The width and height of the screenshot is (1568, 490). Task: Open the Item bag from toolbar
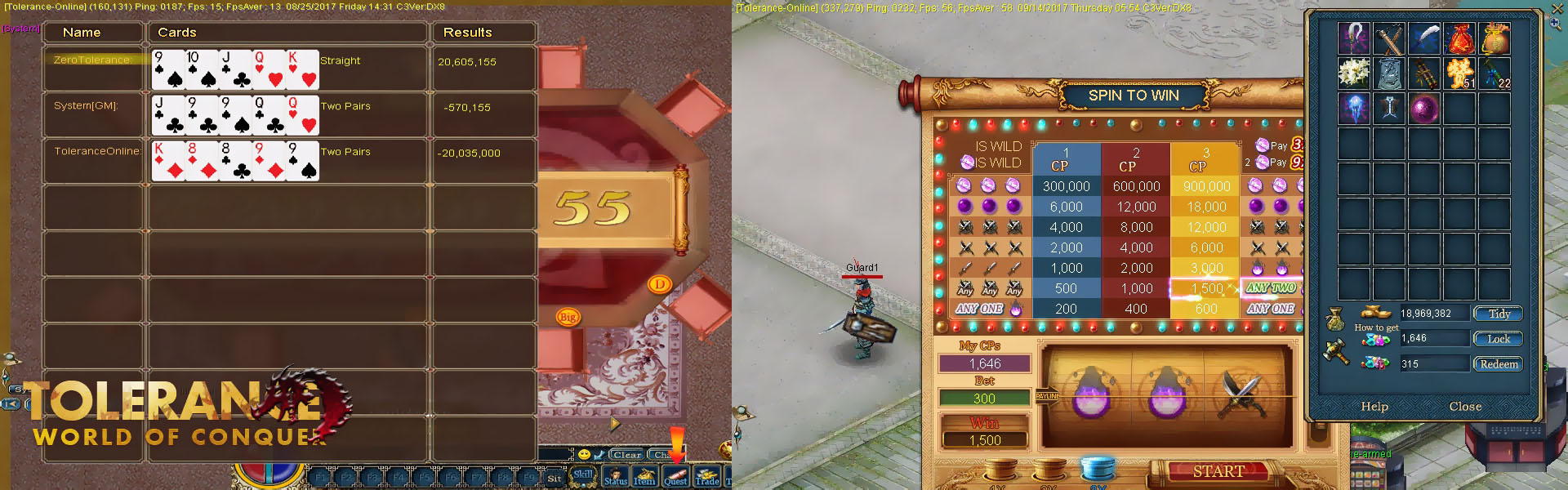644,477
